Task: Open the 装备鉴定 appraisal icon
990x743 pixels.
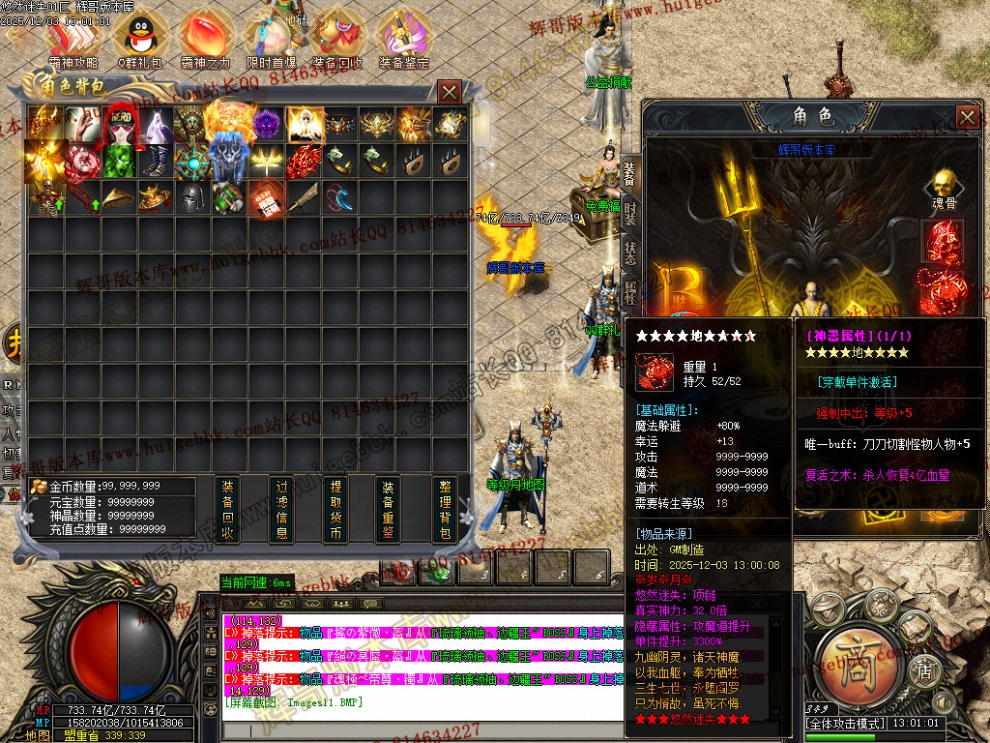Action: [404, 40]
